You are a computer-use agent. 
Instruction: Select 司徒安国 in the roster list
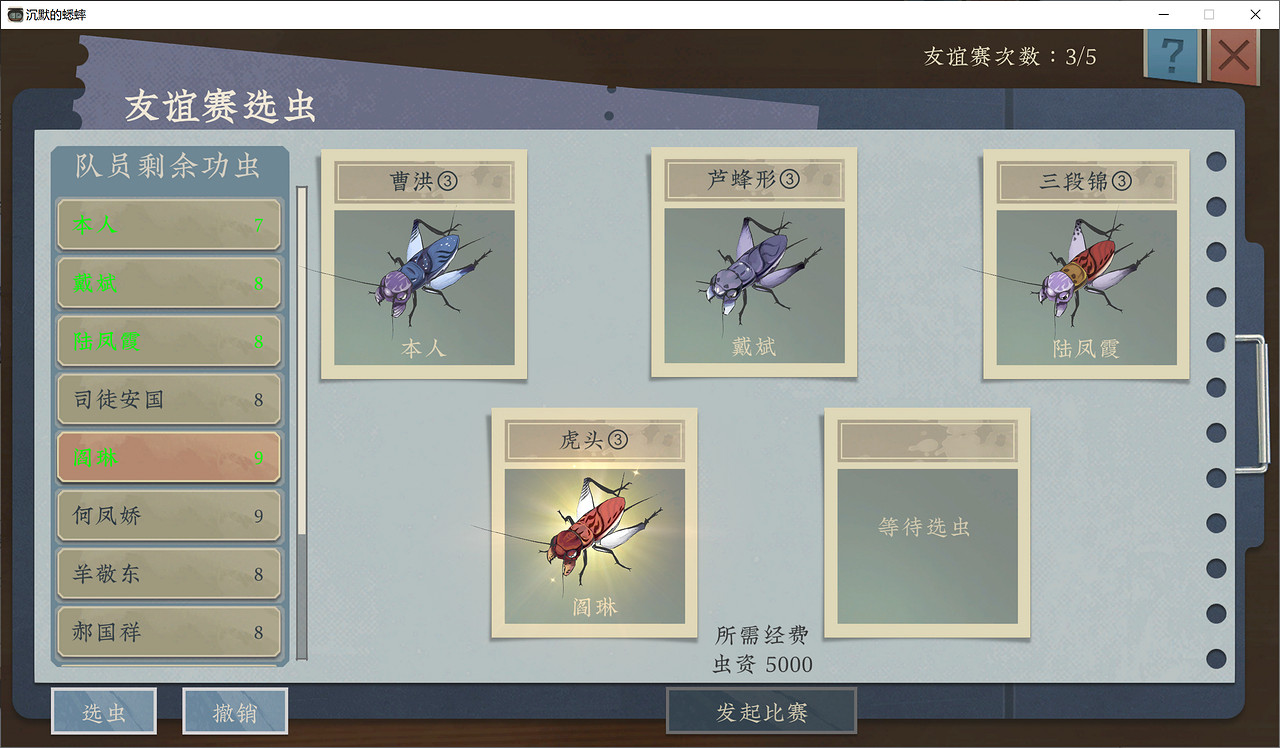[168, 399]
